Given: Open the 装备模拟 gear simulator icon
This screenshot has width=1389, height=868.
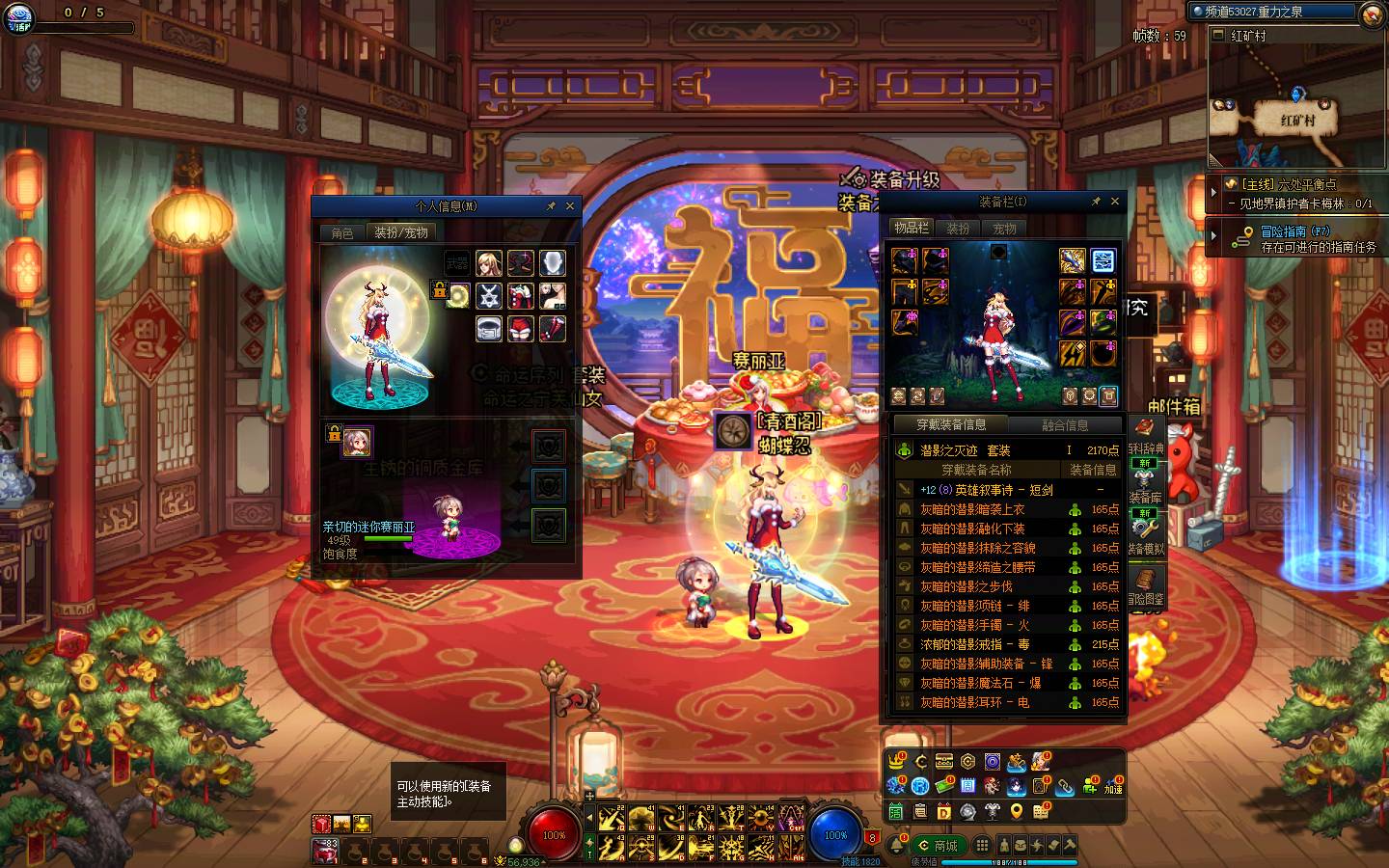Looking at the screenshot, I should (1145, 533).
